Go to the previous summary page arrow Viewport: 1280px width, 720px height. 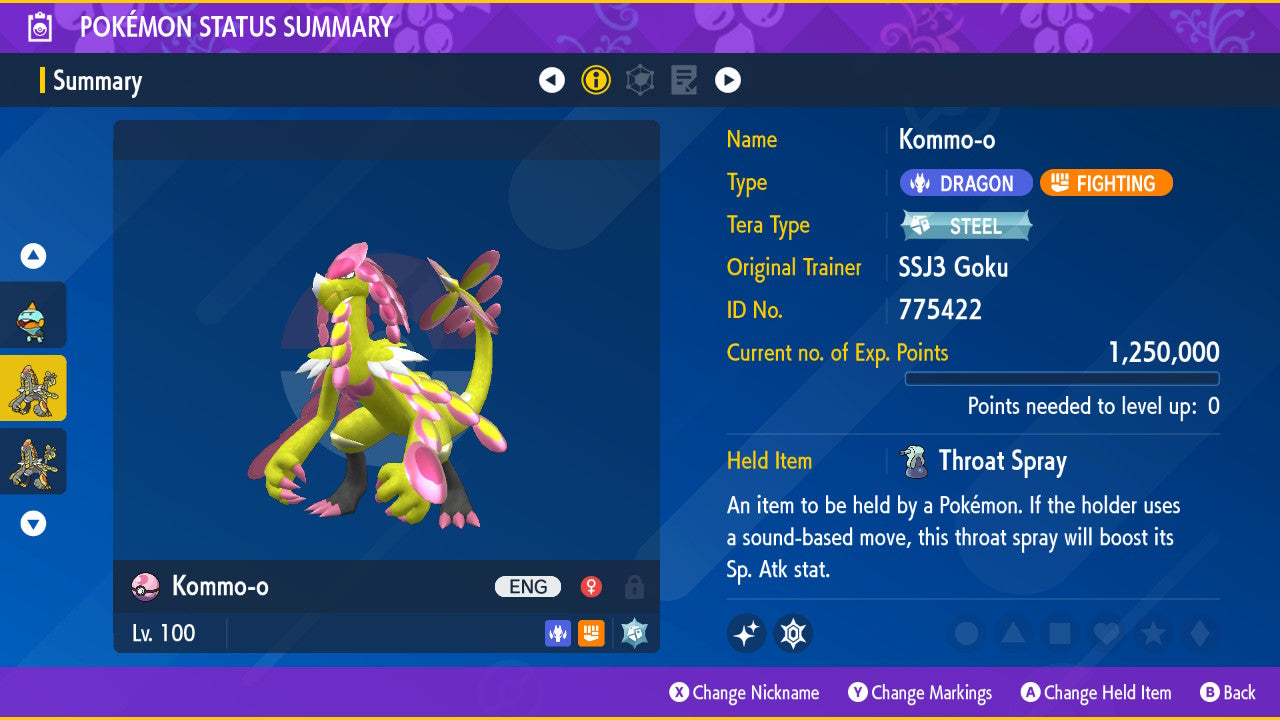552,80
